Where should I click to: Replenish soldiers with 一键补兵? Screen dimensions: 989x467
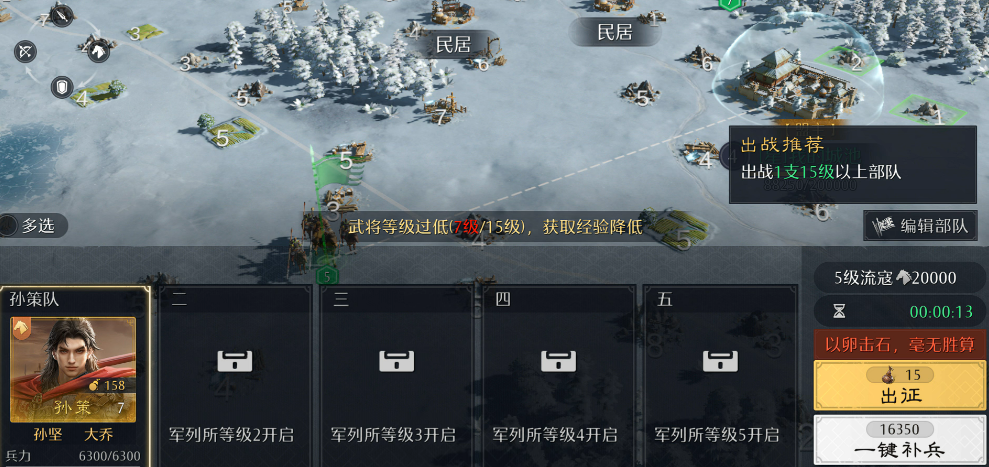[899, 440]
